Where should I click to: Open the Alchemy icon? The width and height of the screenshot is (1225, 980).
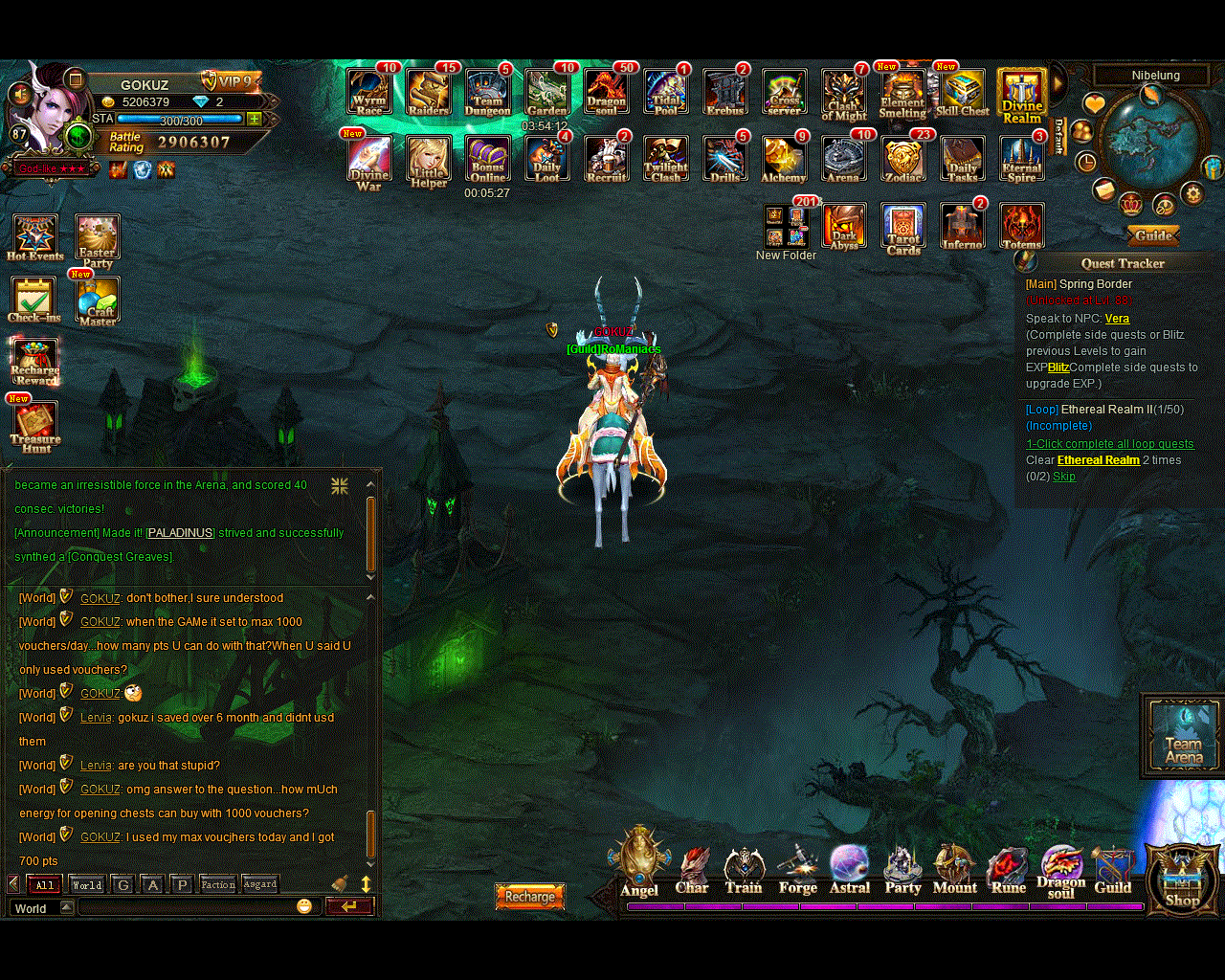pyautogui.click(x=784, y=159)
